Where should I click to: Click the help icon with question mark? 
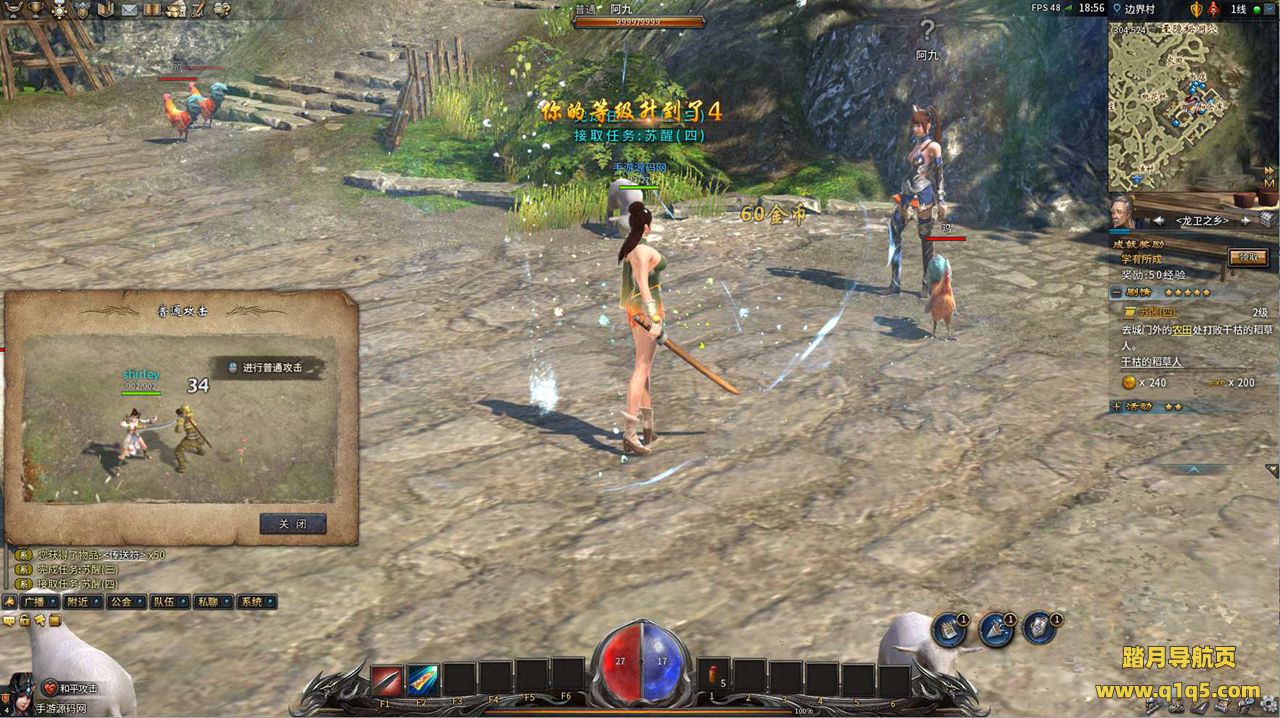click(x=222, y=9)
